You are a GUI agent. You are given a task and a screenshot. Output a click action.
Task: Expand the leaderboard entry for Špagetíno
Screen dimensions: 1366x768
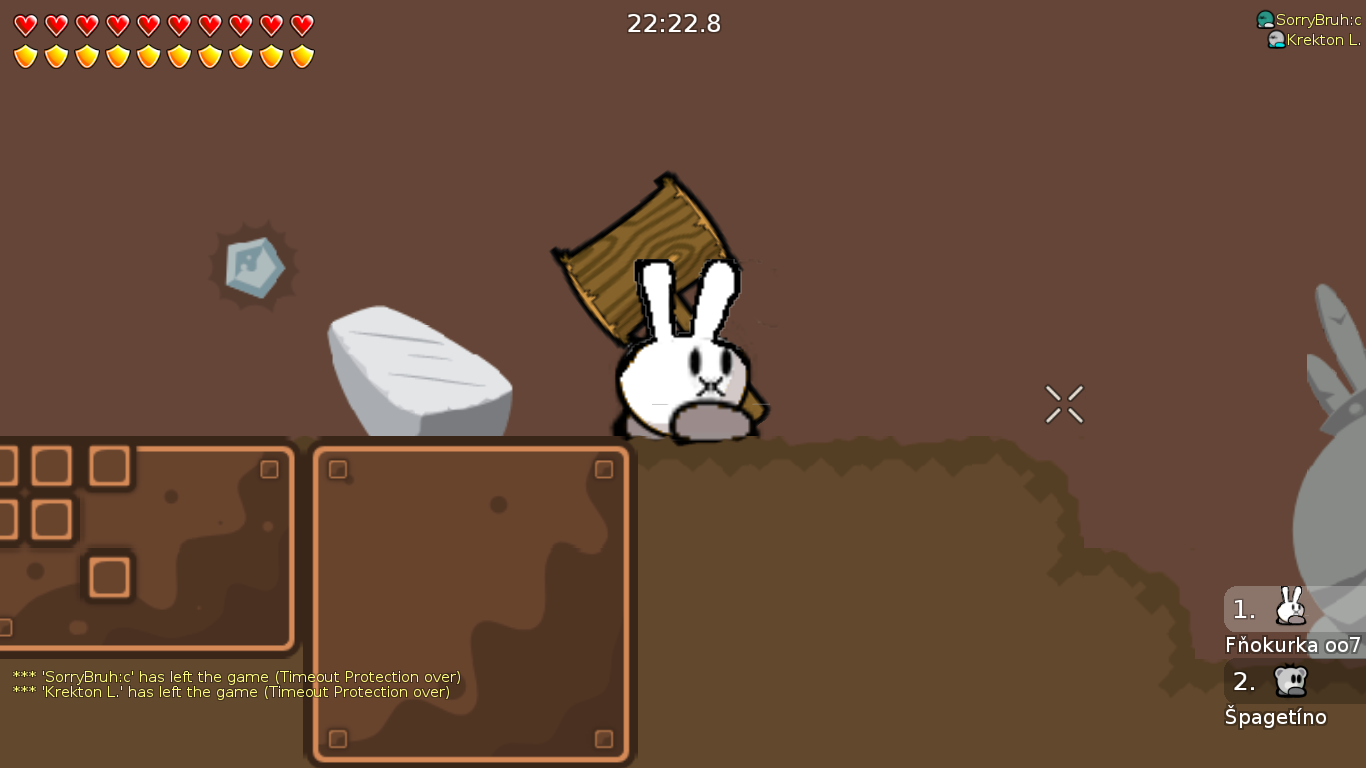pyautogui.click(x=1275, y=717)
